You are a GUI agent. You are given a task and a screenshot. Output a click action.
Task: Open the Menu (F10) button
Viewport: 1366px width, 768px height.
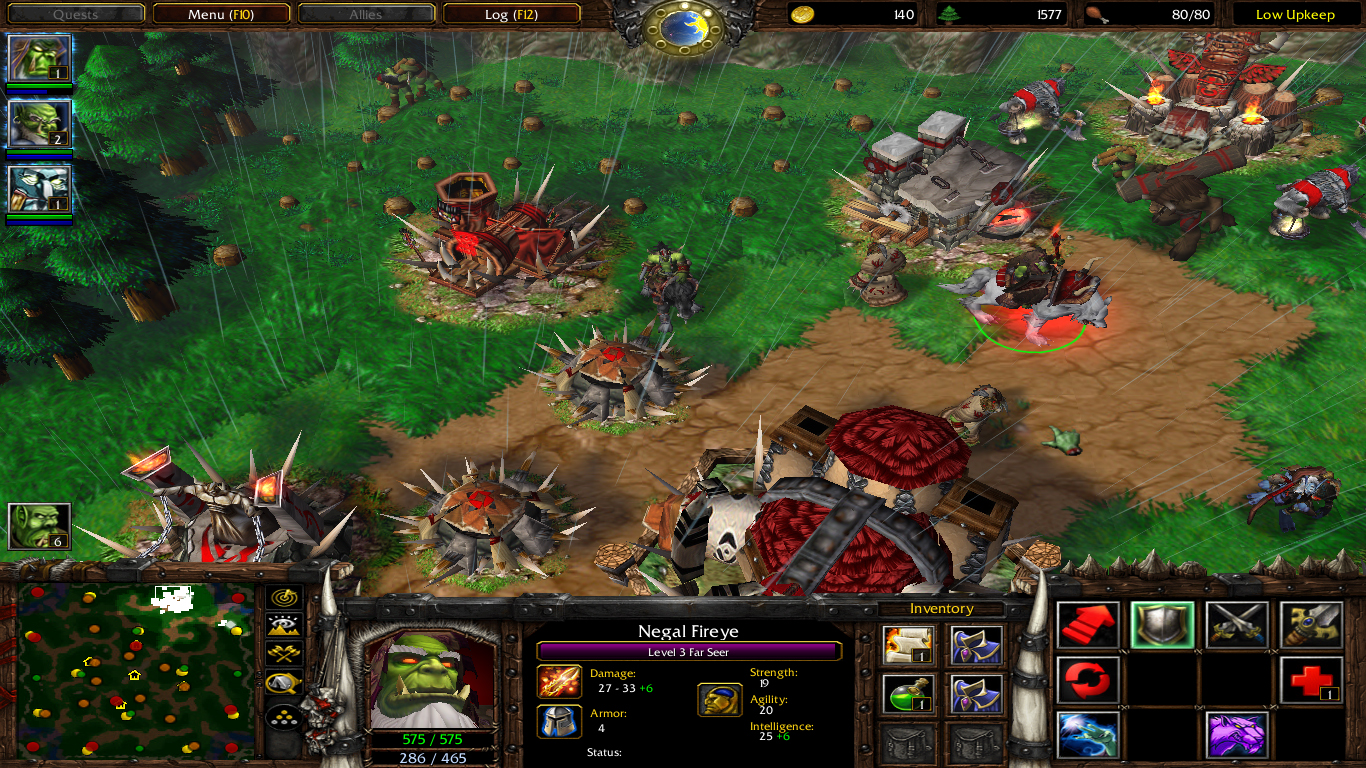click(220, 14)
